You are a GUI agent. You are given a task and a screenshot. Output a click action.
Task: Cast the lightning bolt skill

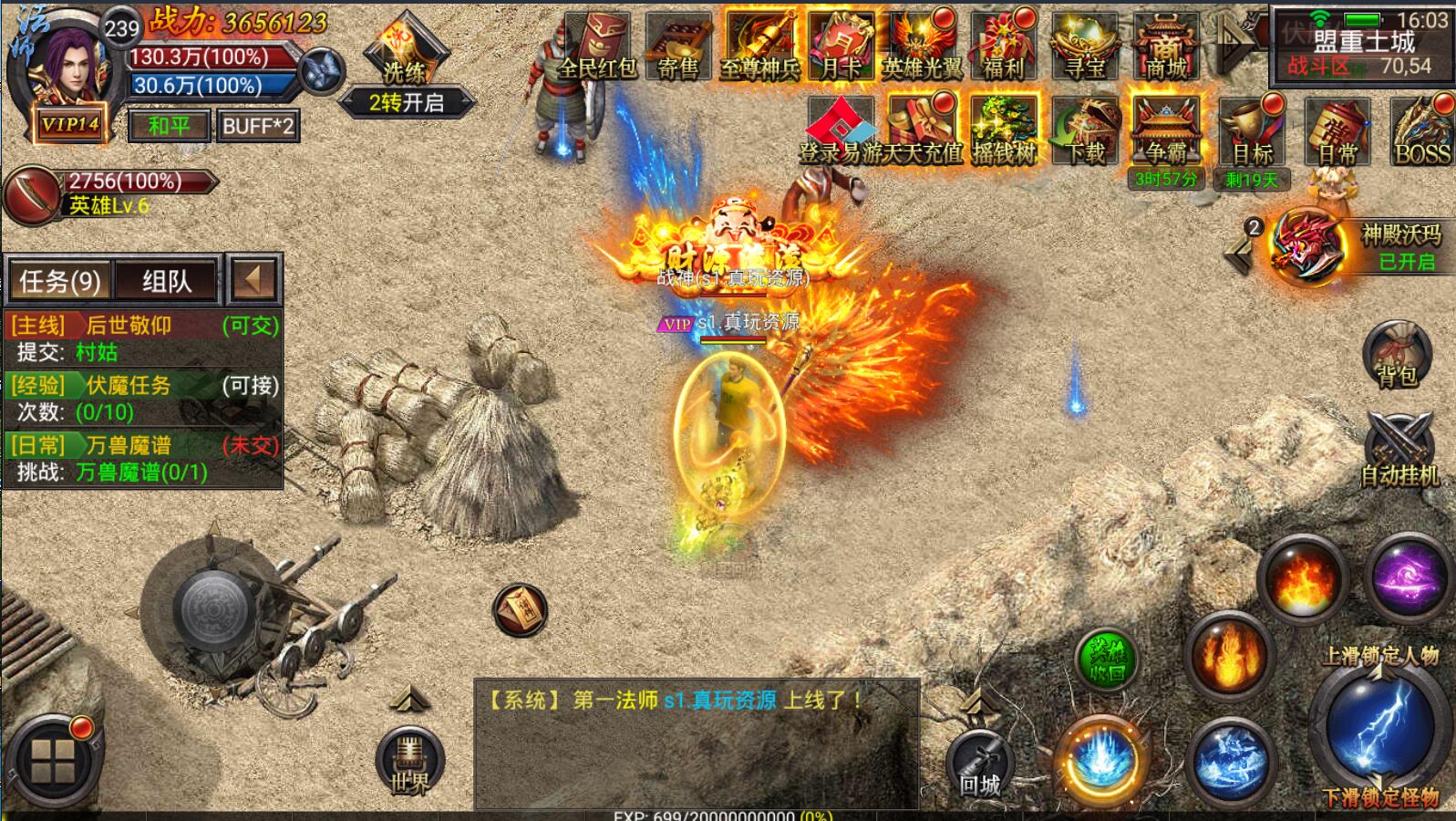[x=1380, y=725]
